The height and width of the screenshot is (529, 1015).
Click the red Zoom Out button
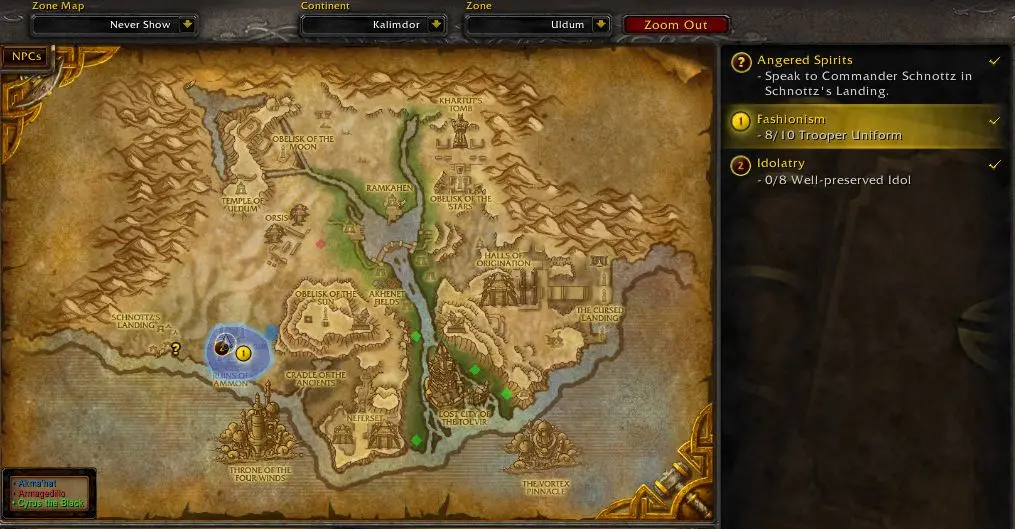(x=675, y=25)
